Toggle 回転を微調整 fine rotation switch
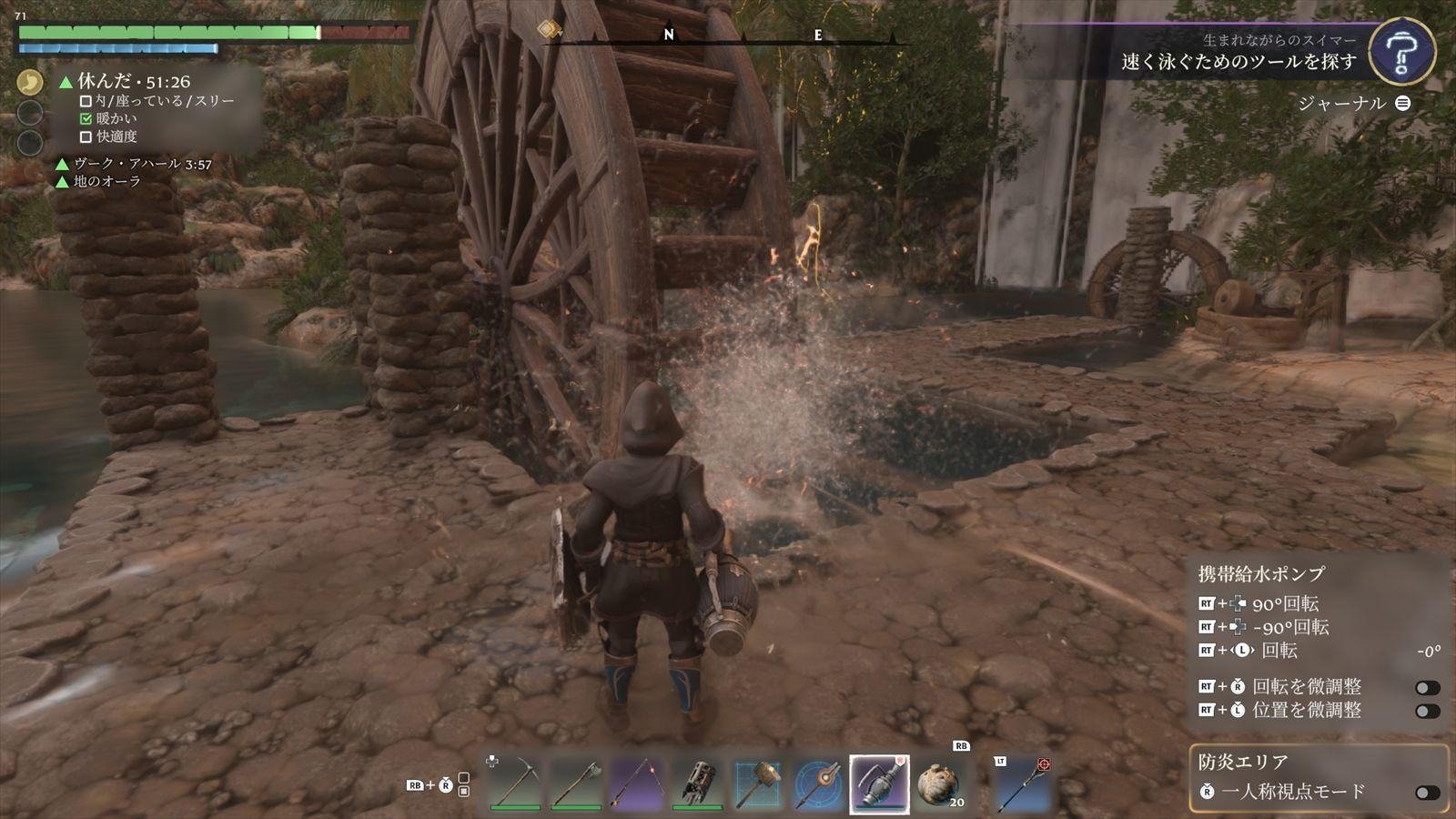Viewport: 1456px width, 819px height. point(1427,688)
